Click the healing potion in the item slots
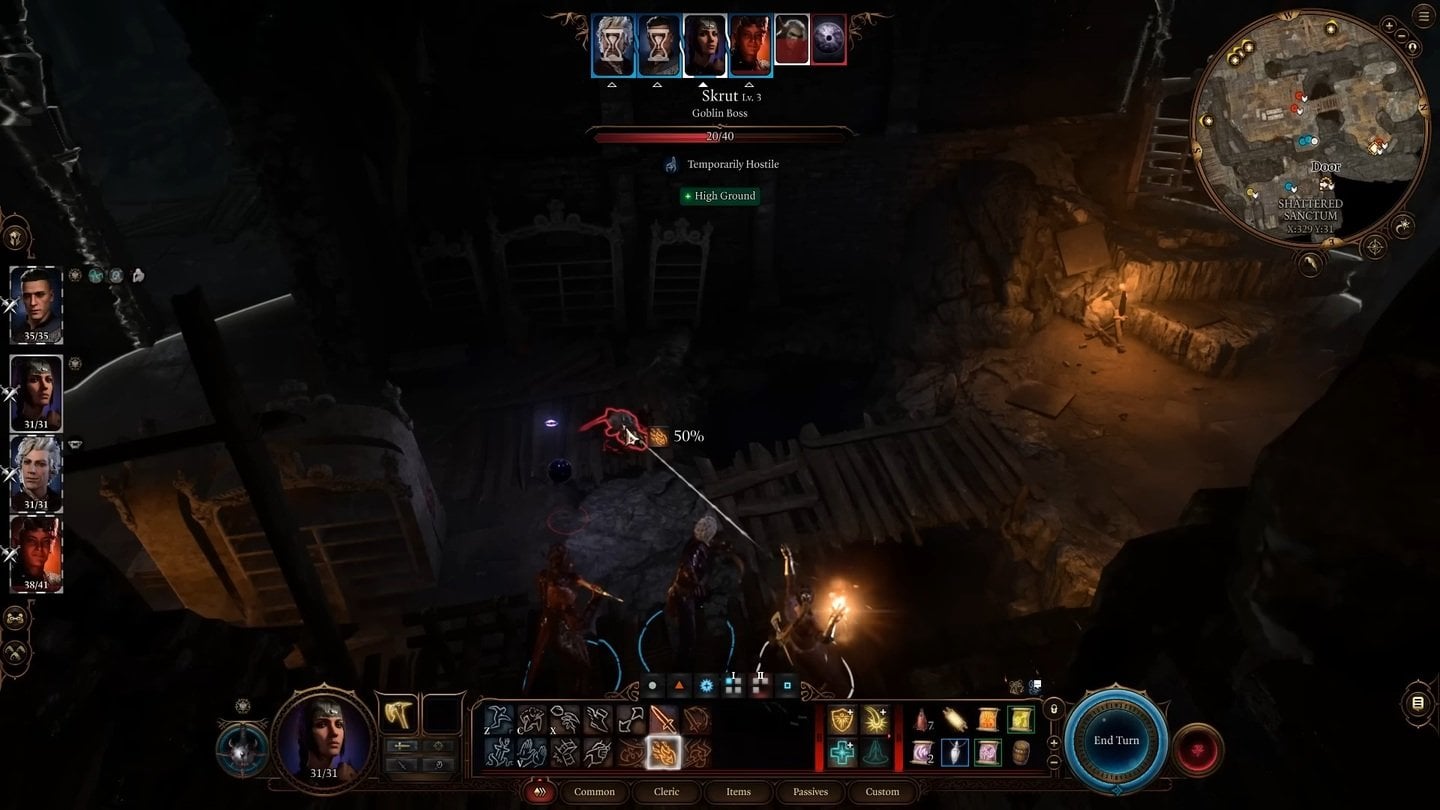This screenshot has width=1440, height=810. pyautogui.click(x=921, y=718)
